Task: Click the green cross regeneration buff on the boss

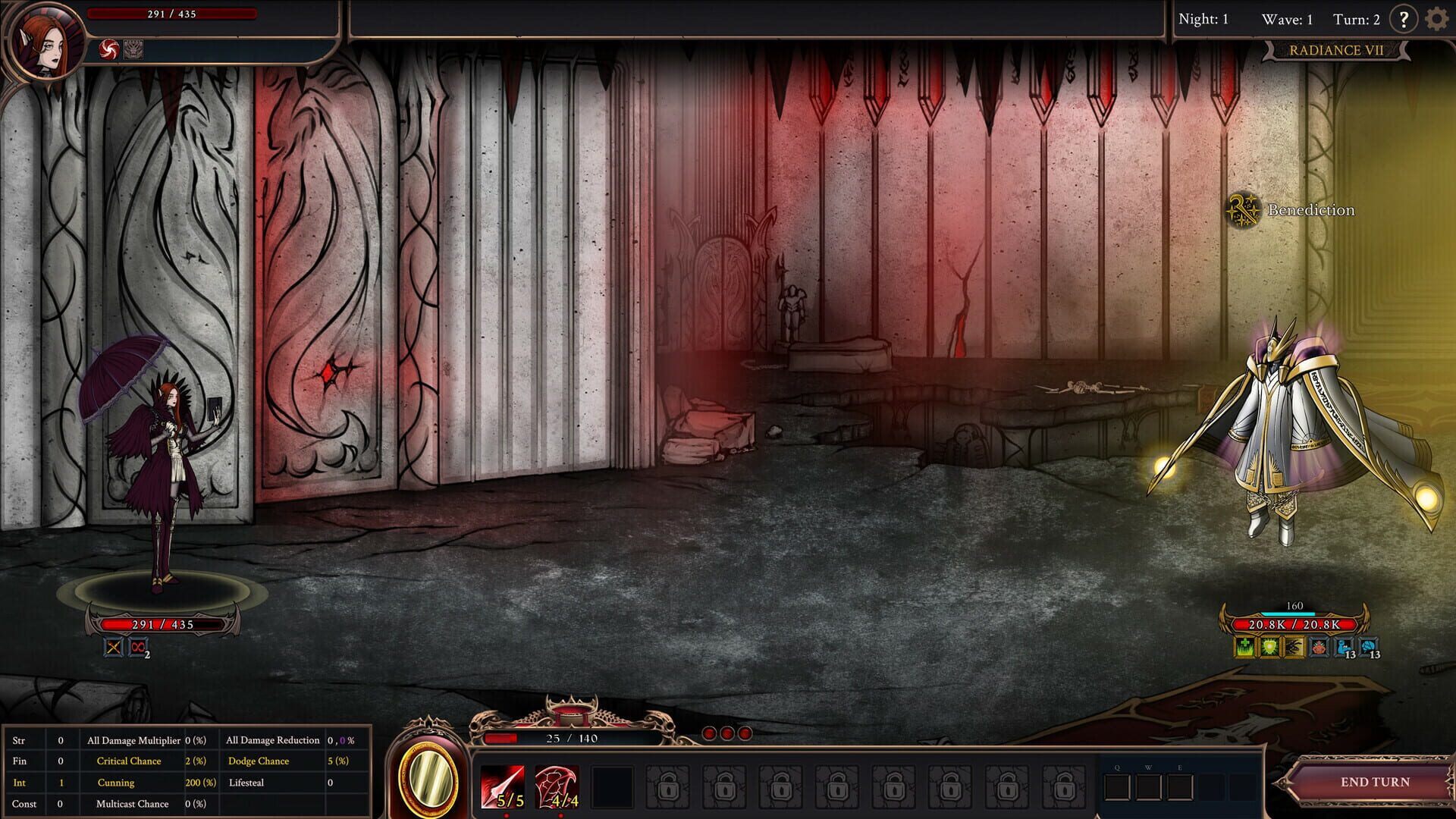Action: coord(1244,647)
